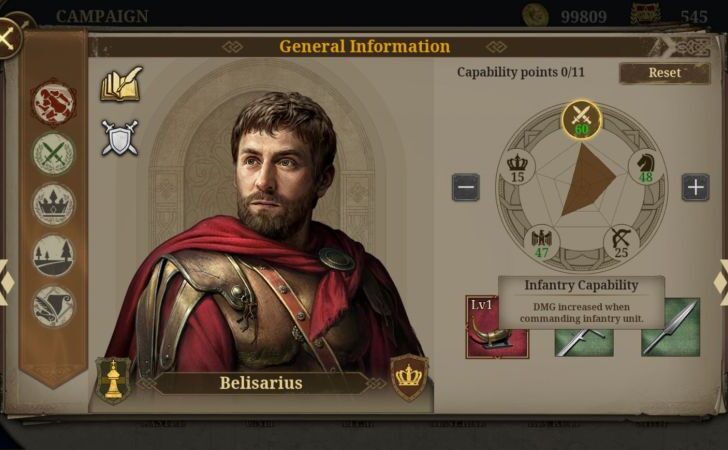Switch to the pine trees banner tab

(53, 255)
